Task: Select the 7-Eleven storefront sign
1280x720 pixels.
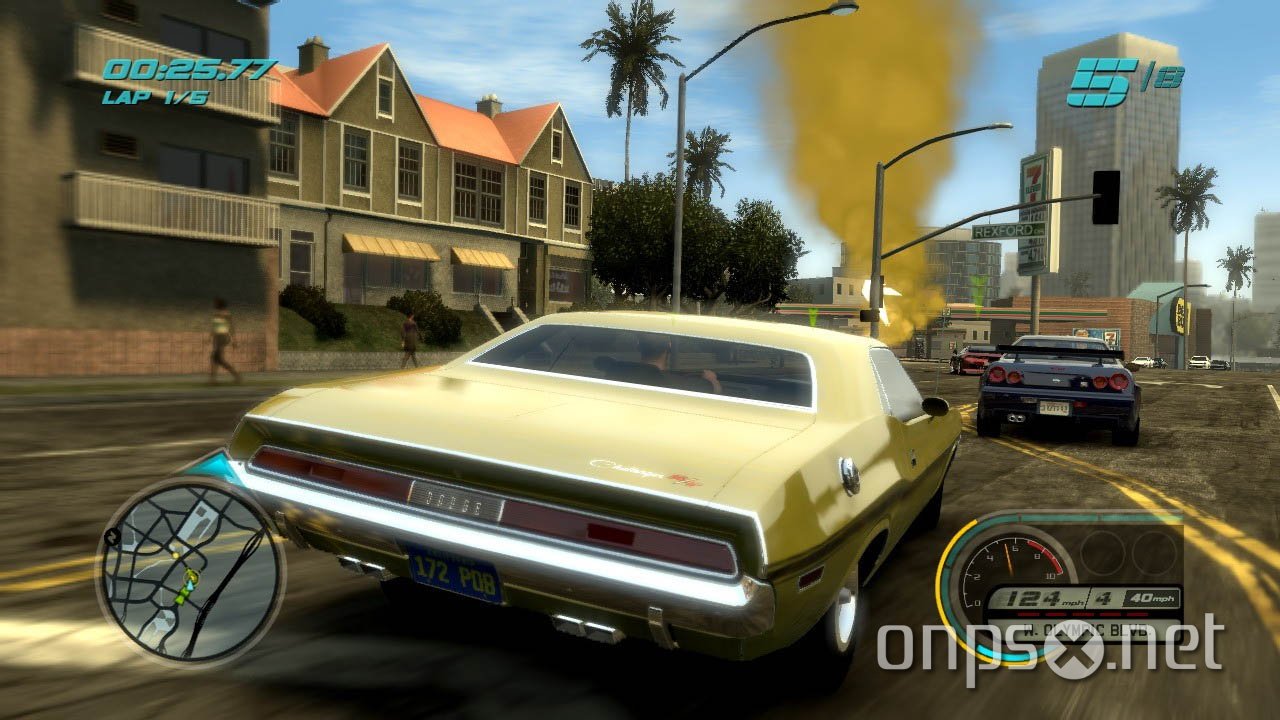Action: [1034, 180]
